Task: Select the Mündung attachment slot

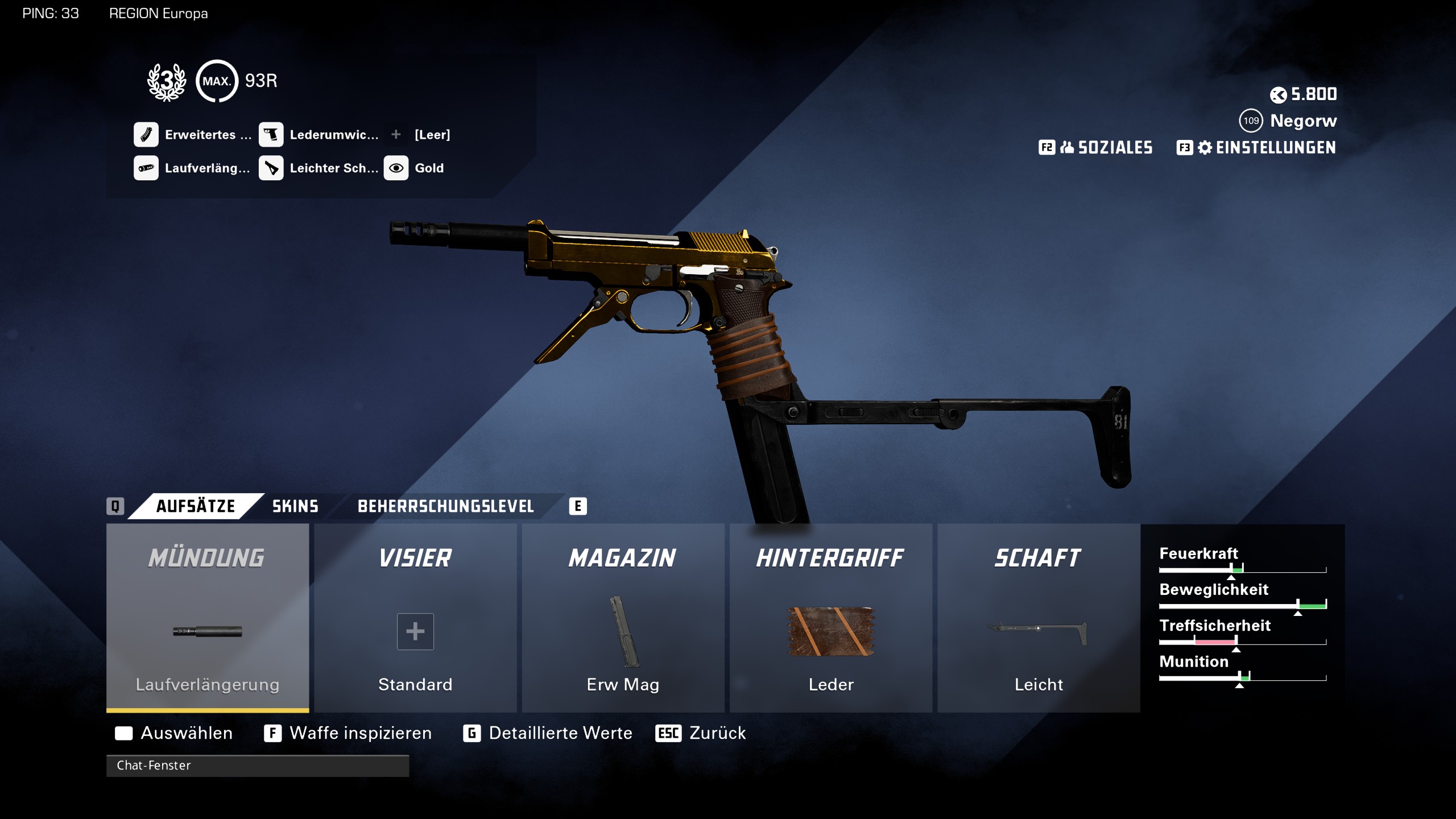Action: point(208,618)
